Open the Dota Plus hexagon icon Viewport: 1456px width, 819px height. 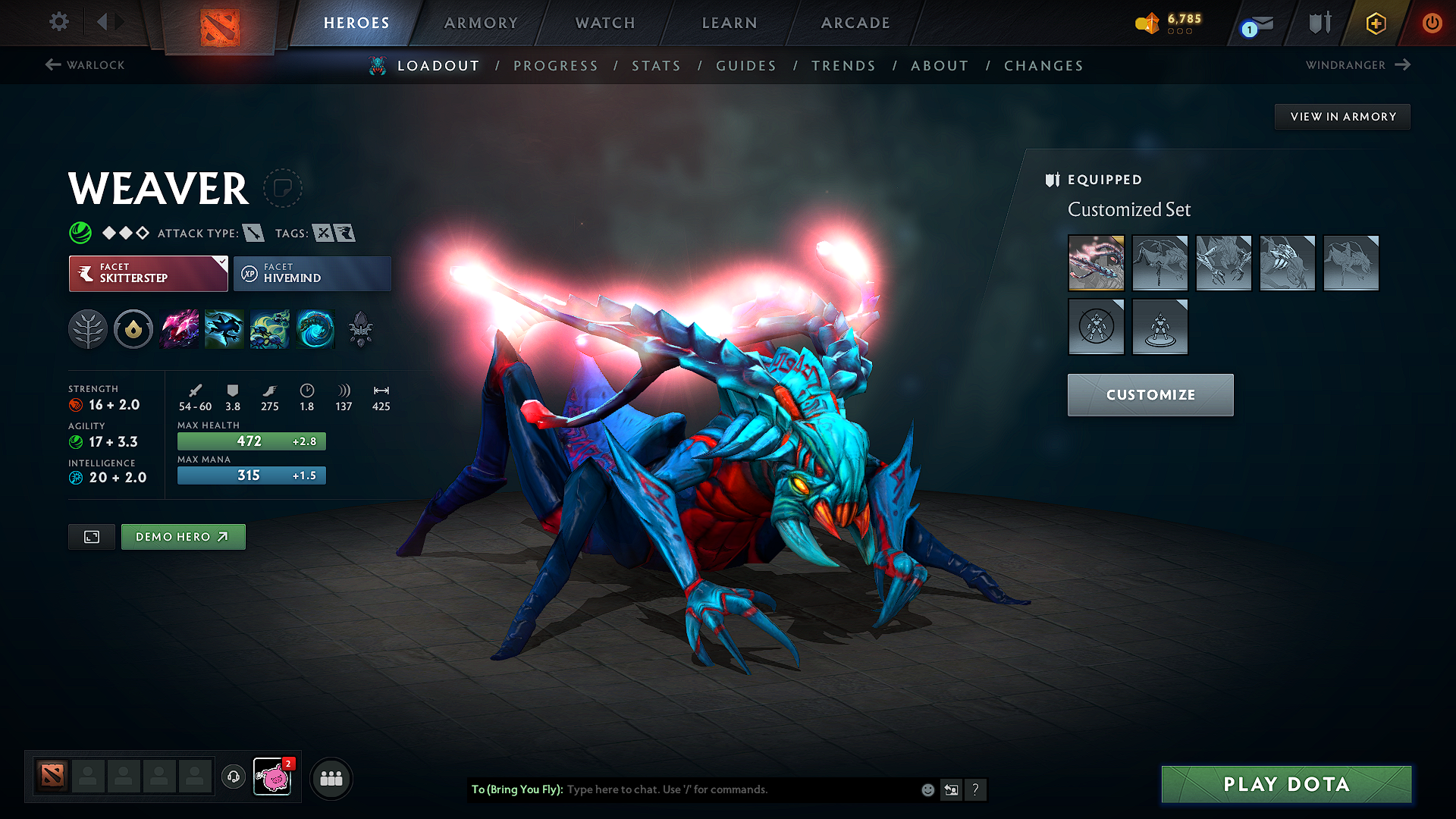pos(1375,24)
